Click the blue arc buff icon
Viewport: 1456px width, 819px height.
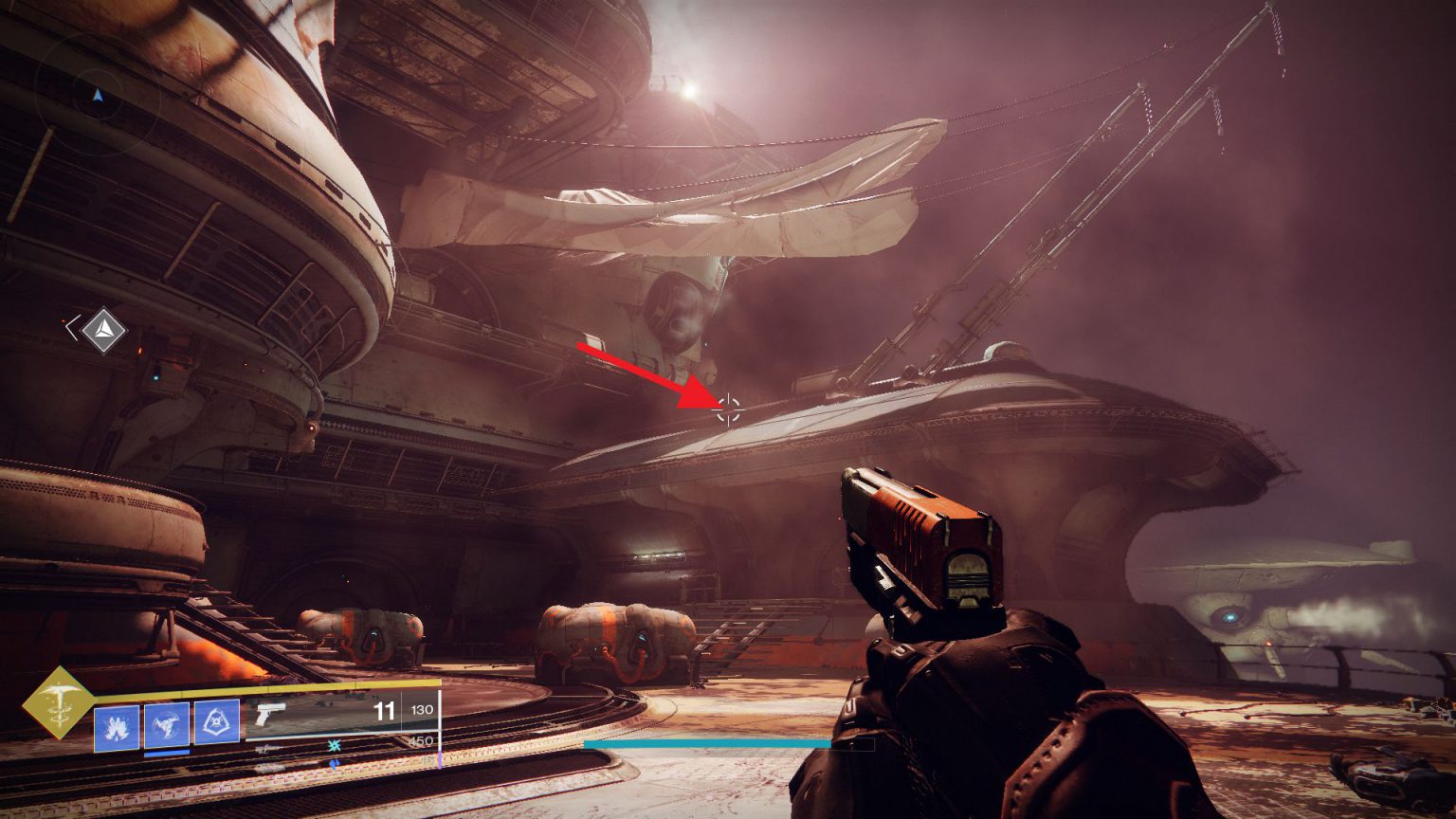point(335,763)
